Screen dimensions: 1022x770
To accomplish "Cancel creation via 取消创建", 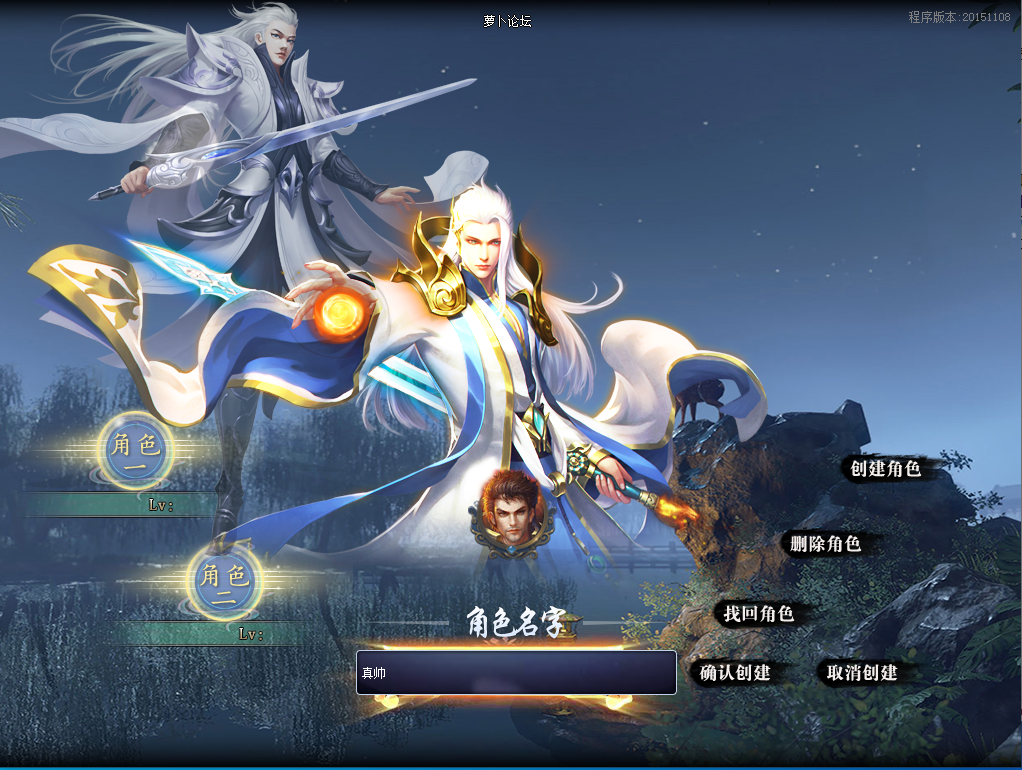I will [862, 673].
